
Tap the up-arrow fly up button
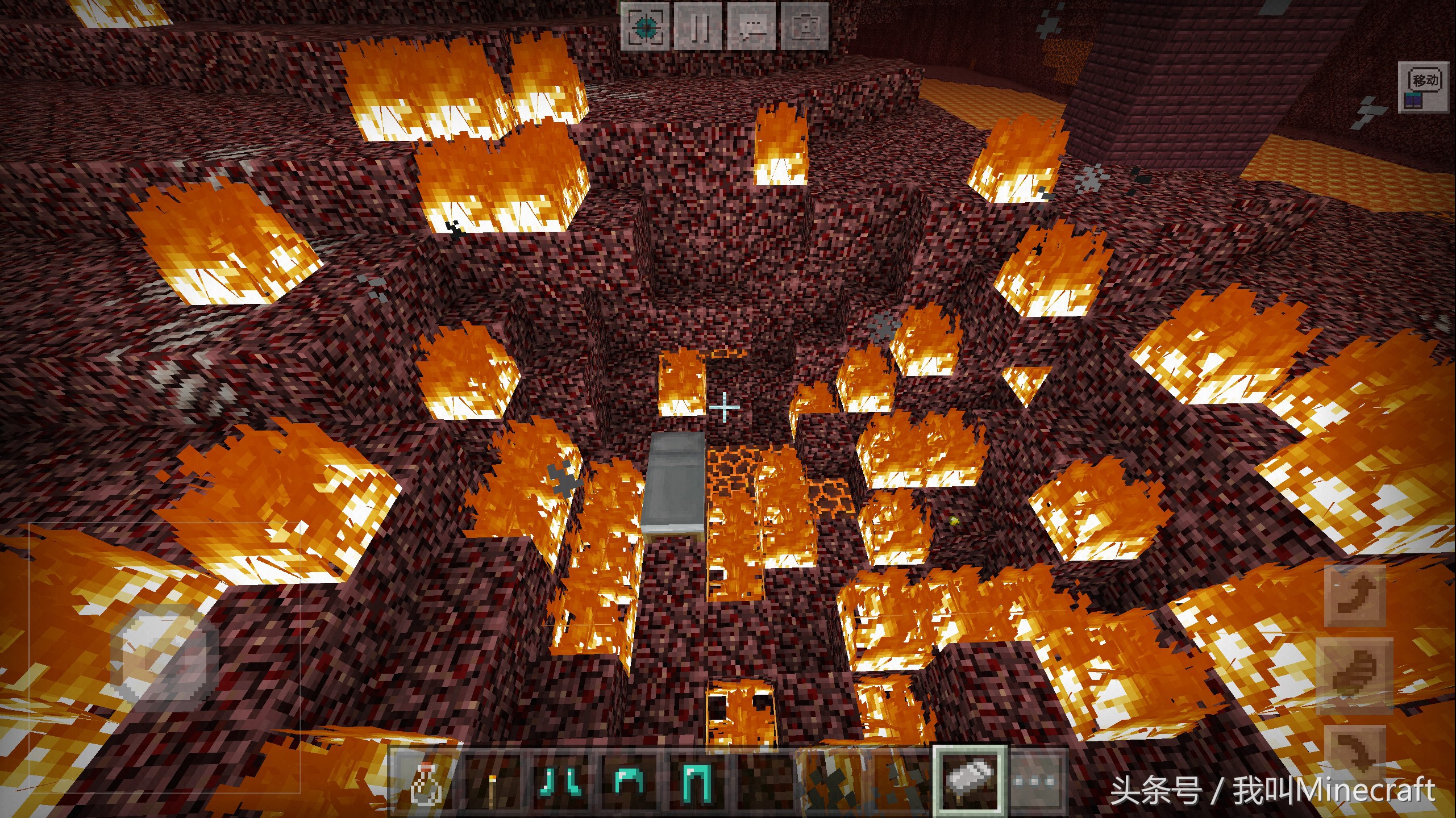[x=1356, y=597]
